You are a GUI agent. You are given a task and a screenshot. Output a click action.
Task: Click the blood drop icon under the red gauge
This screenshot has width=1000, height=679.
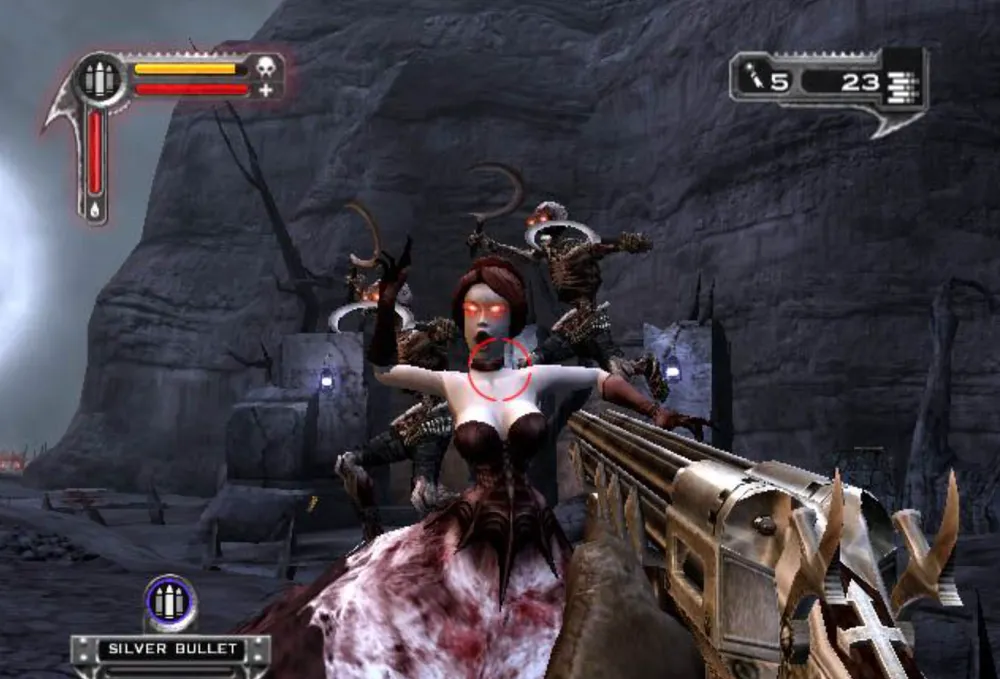[96, 210]
